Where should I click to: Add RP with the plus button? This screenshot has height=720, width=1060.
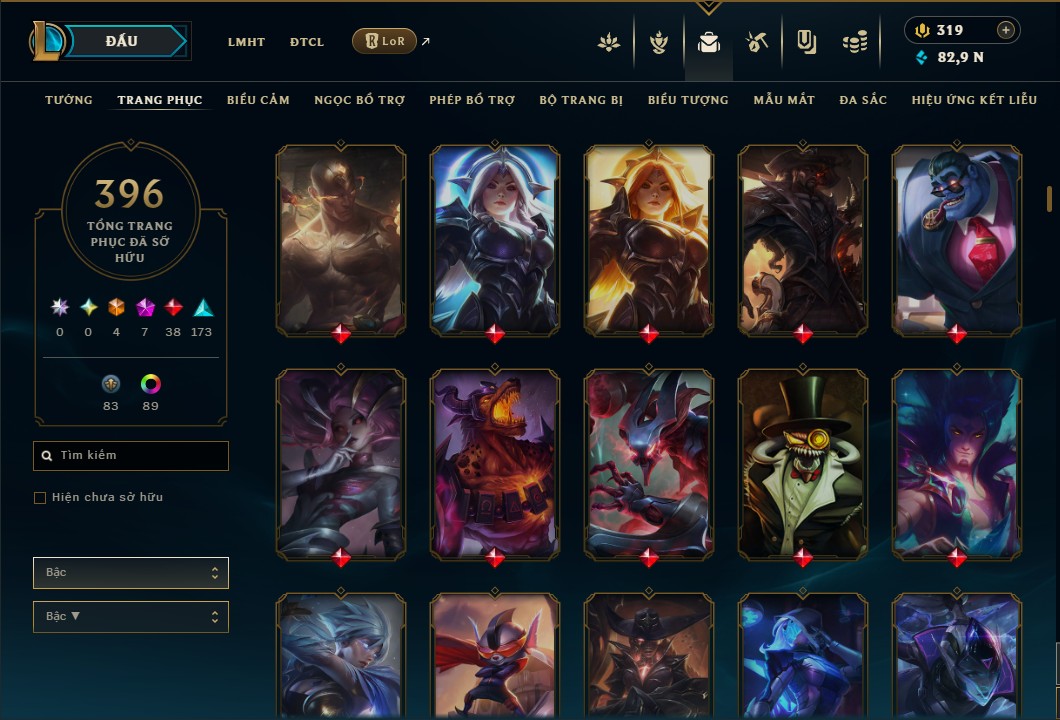point(1006,30)
